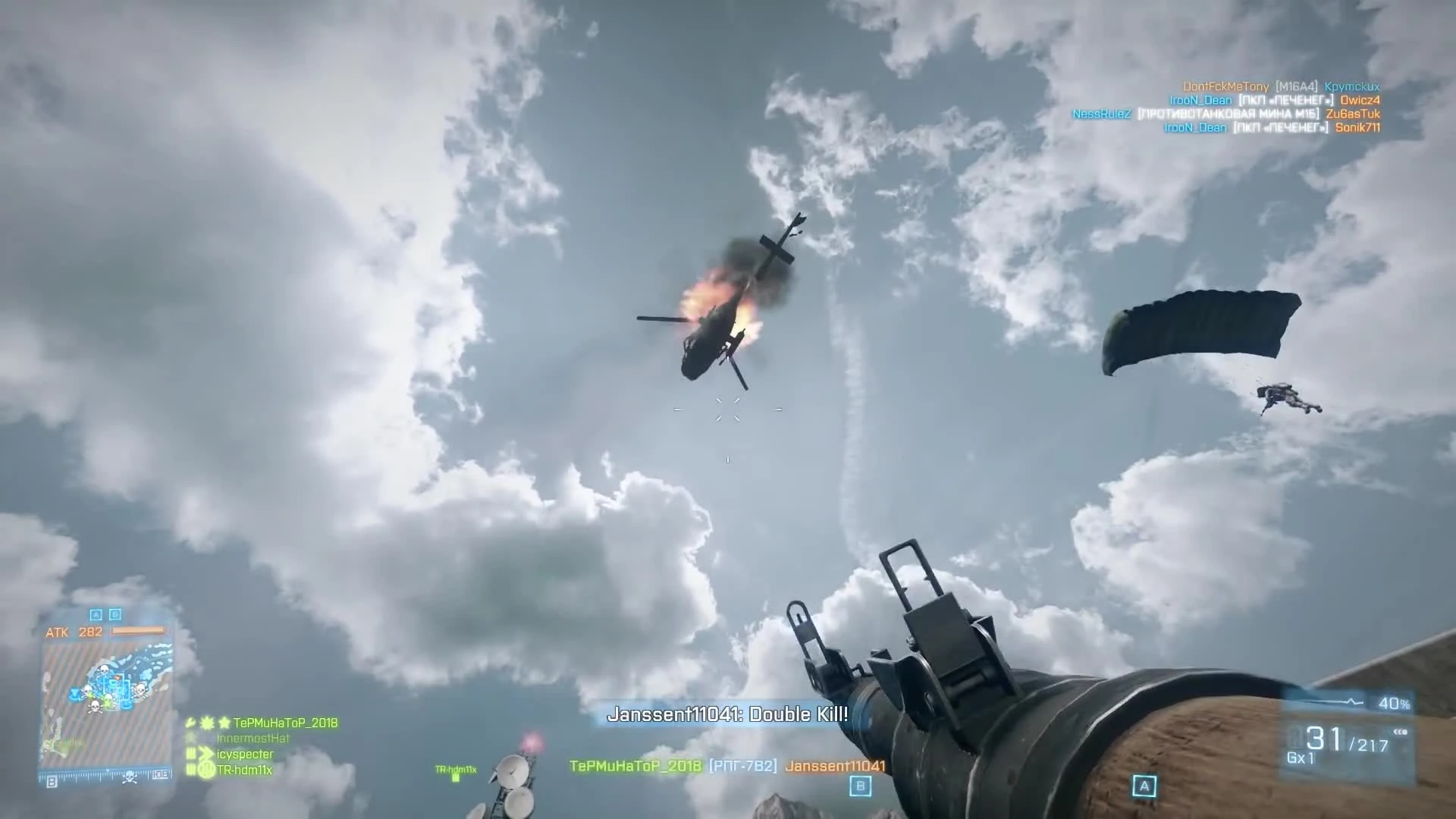Select the objective B tab at the bottom center
The width and height of the screenshot is (1456, 819).
click(859, 786)
